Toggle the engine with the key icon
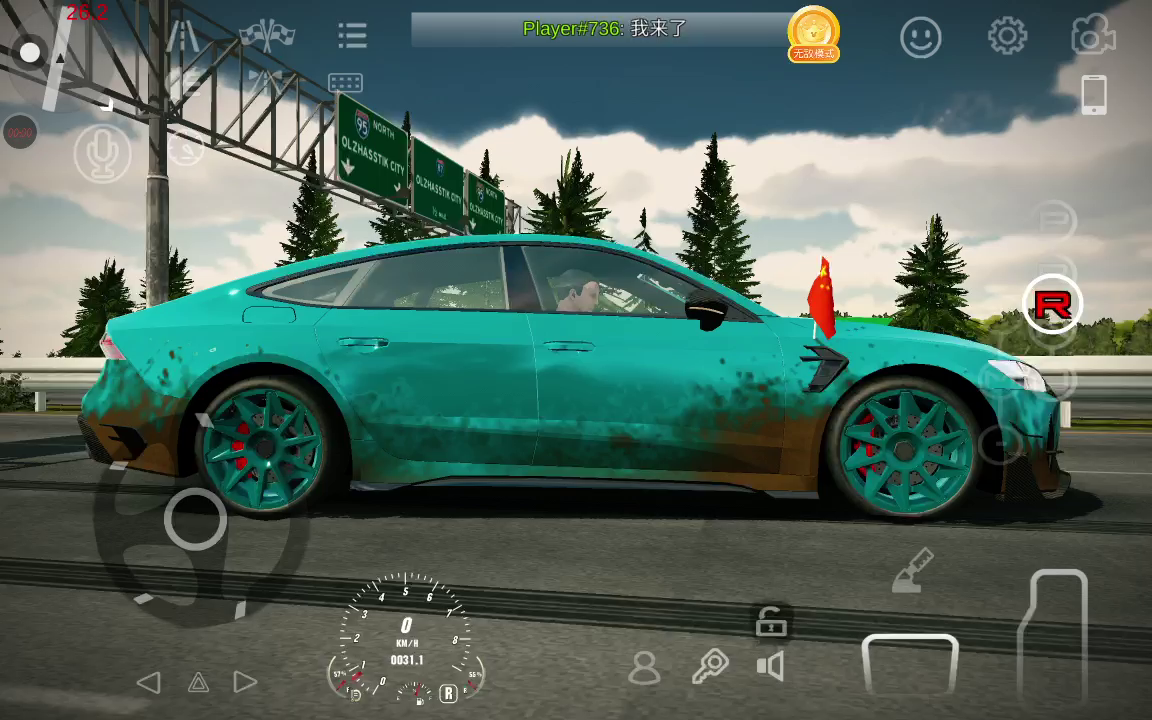Viewport: 1152px width, 720px height. [711, 665]
